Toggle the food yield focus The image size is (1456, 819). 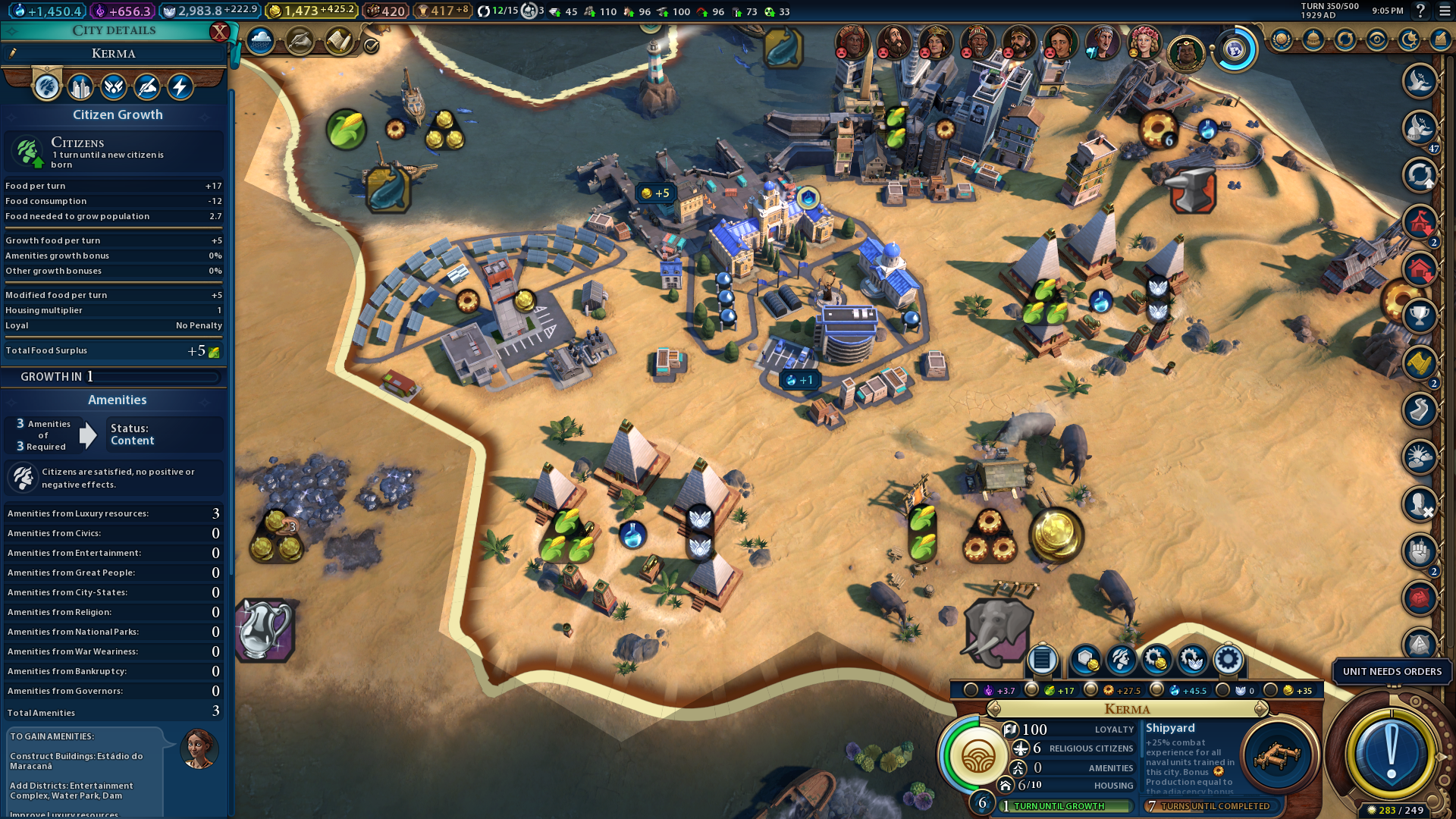1031,690
